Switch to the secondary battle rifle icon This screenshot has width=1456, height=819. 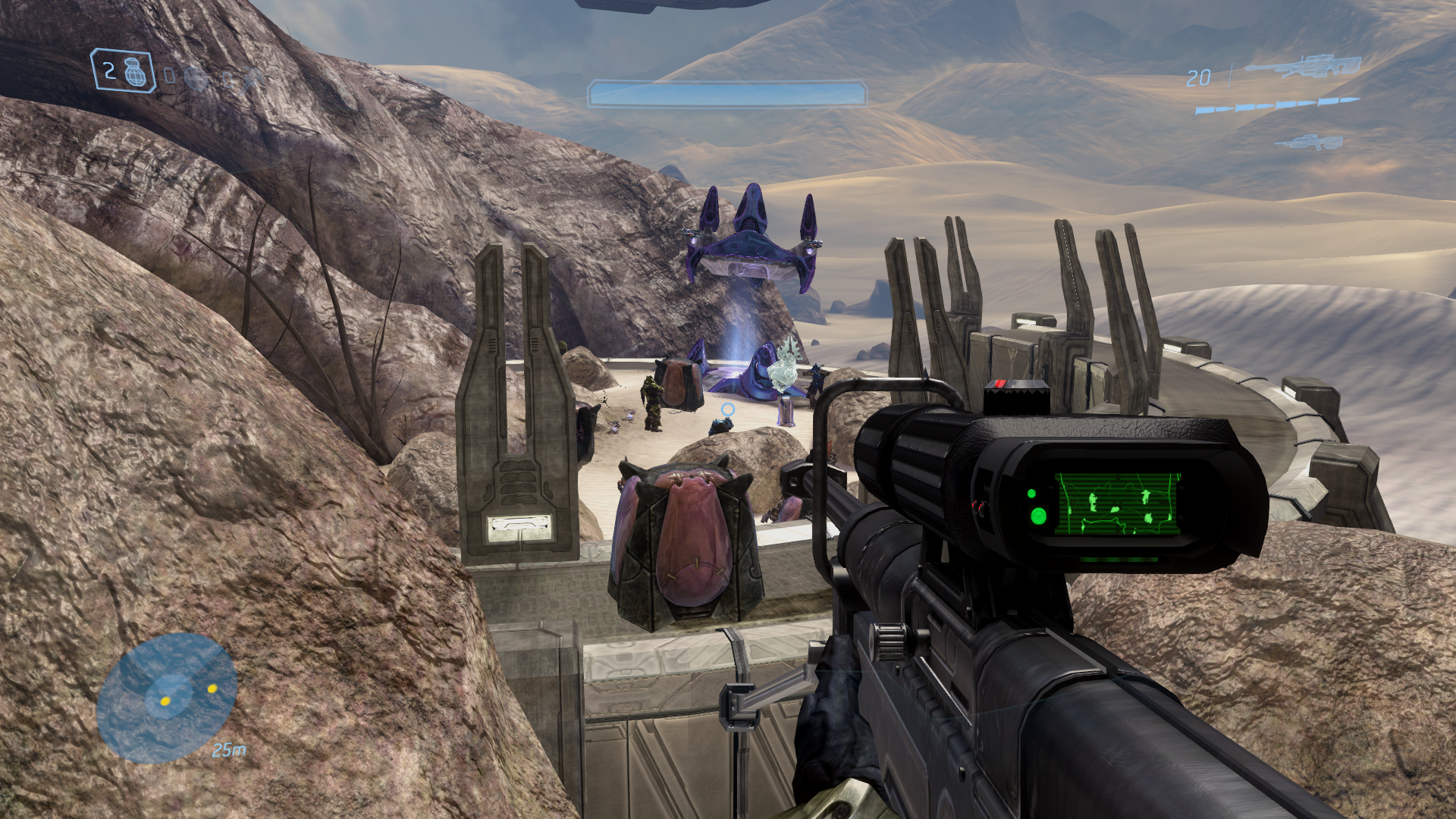click(1309, 142)
